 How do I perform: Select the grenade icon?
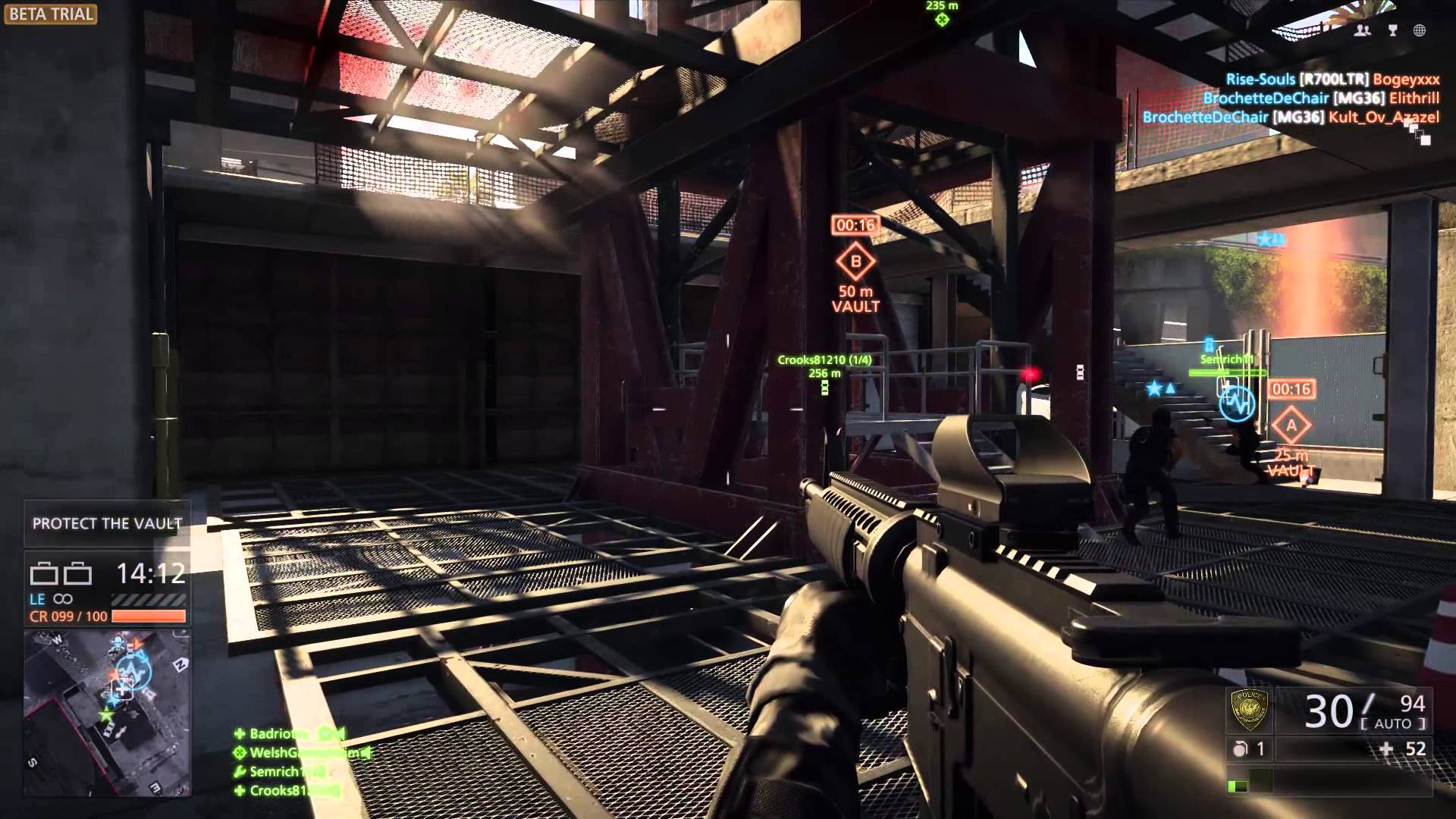click(1240, 749)
